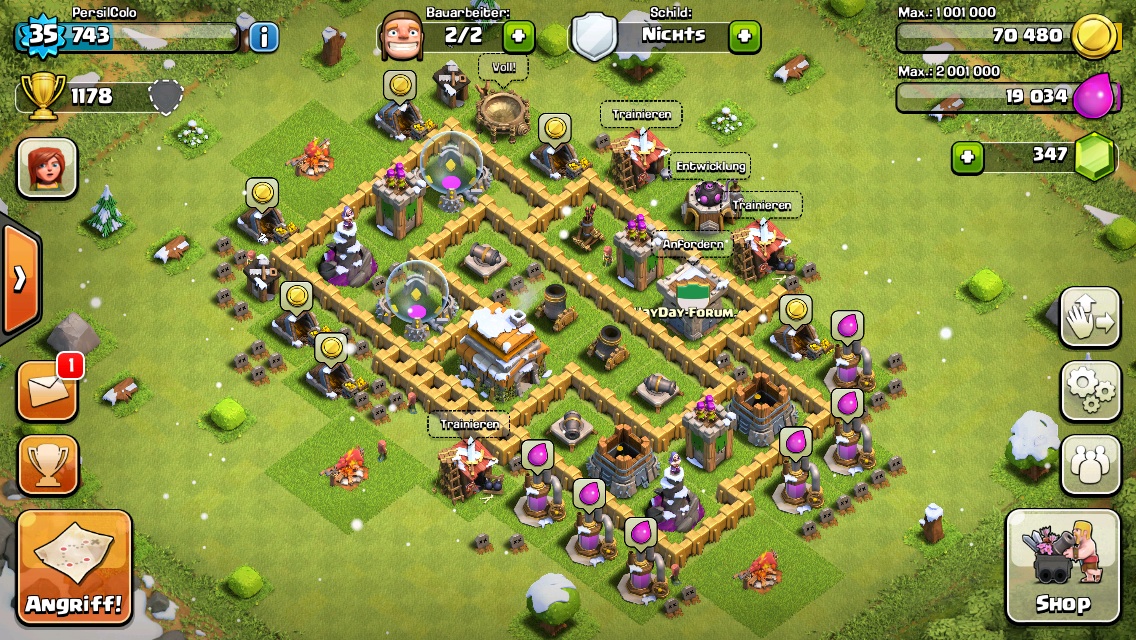Tap the Voll! army camp label
The image size is (1136, 640).
(x=503, y=69)
